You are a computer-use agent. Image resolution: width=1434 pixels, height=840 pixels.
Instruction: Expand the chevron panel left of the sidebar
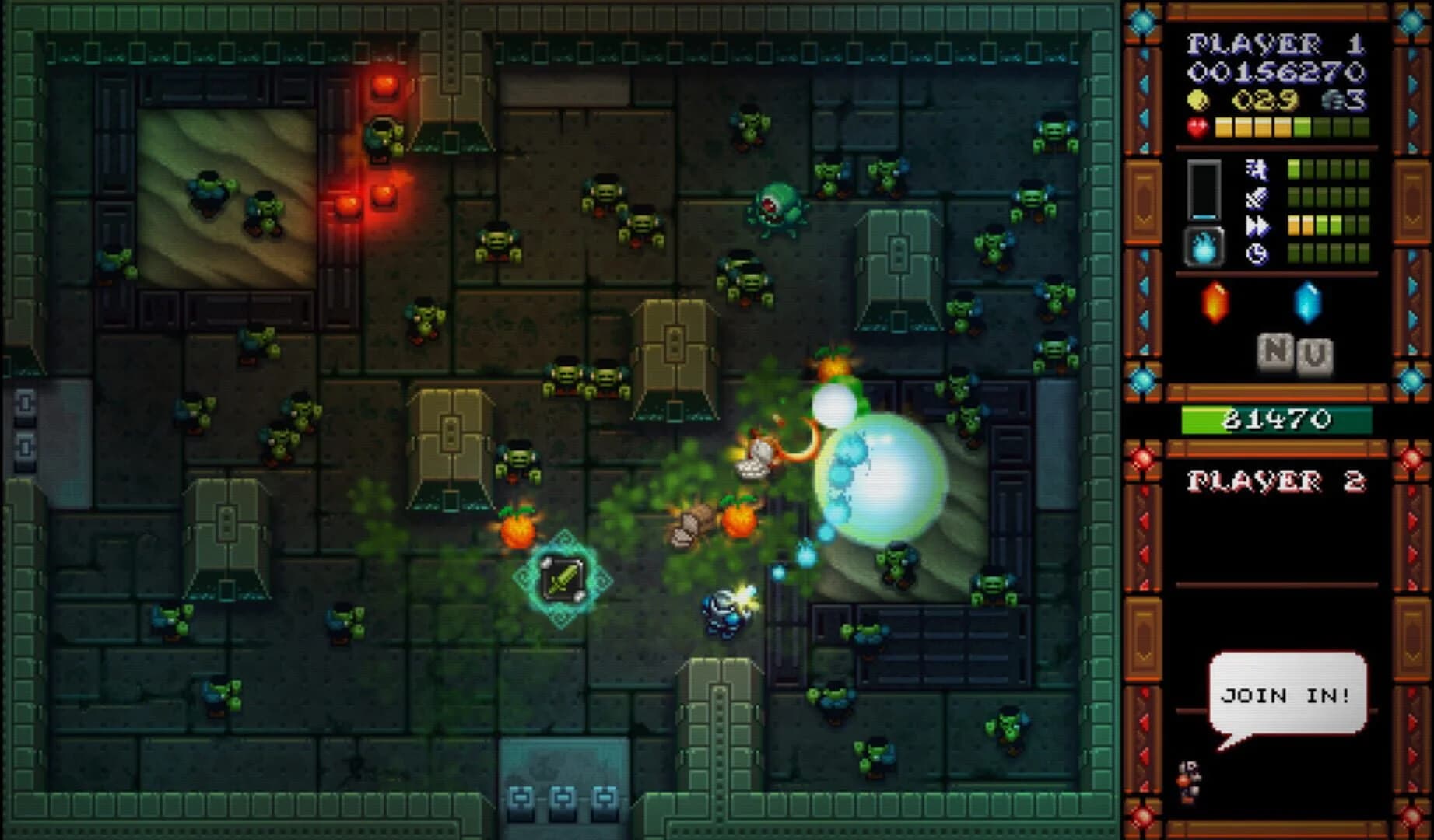tap(1142, 218)
